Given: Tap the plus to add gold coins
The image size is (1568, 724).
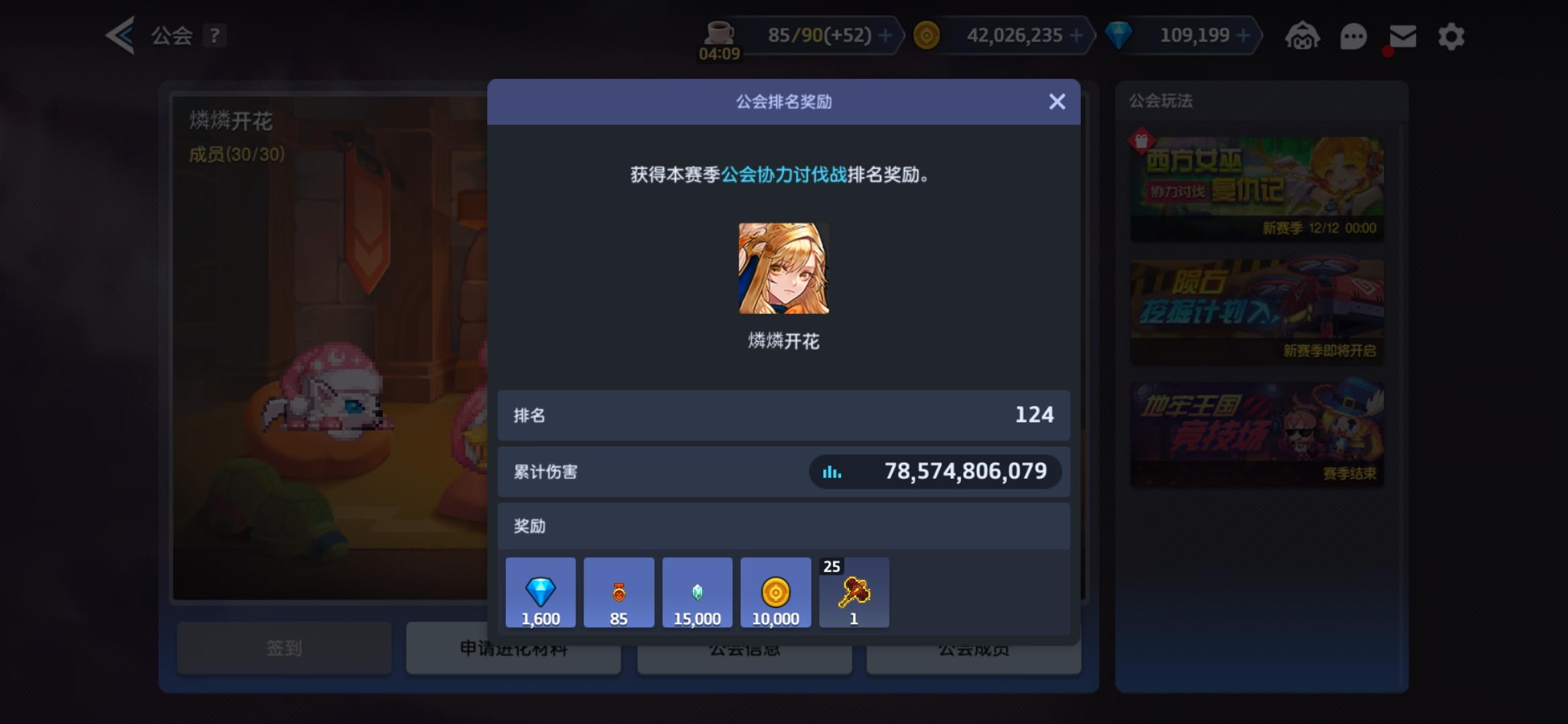Looking at the screenshot, I should [1077, 34].
